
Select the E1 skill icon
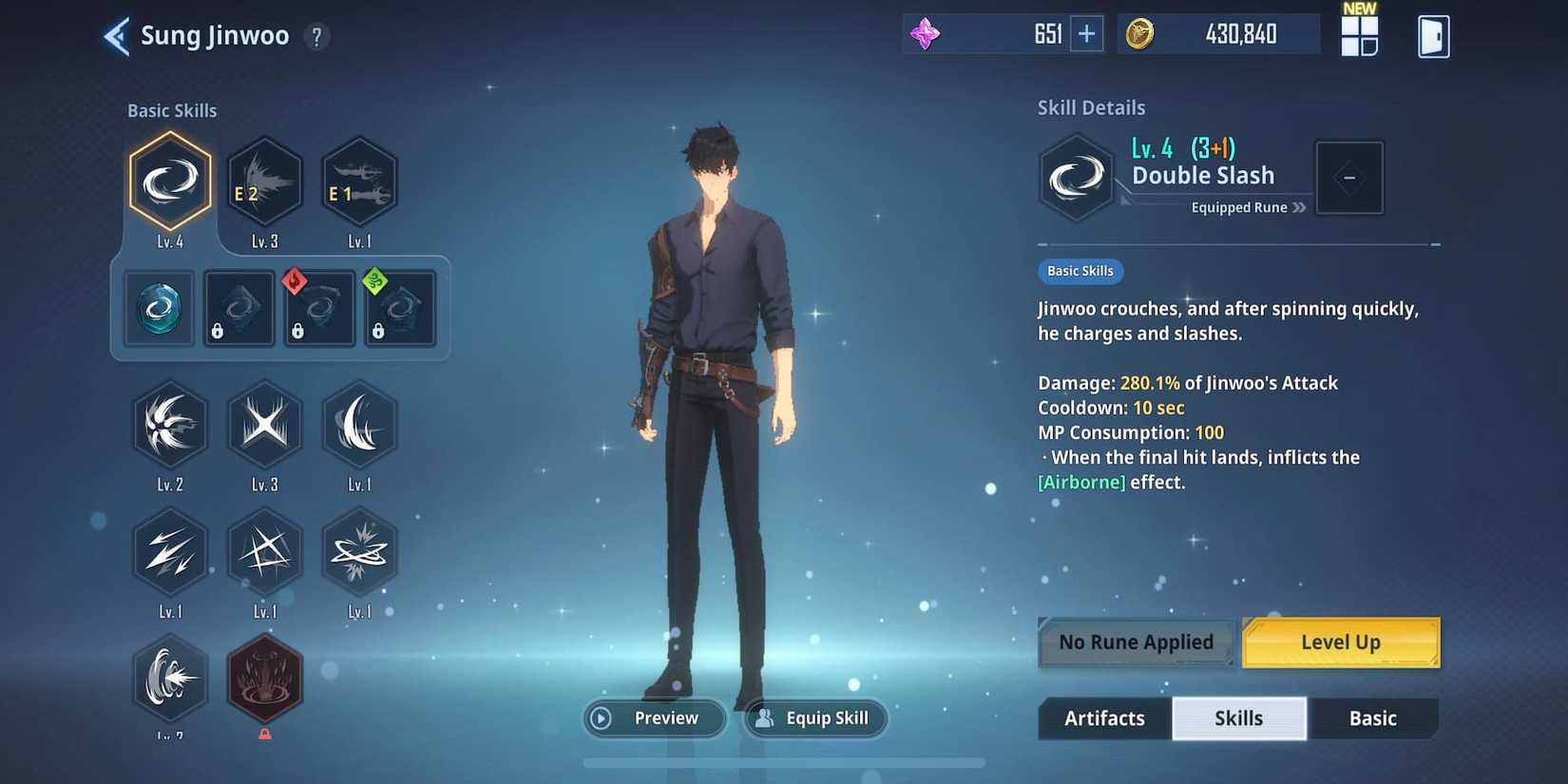point(359,181)
